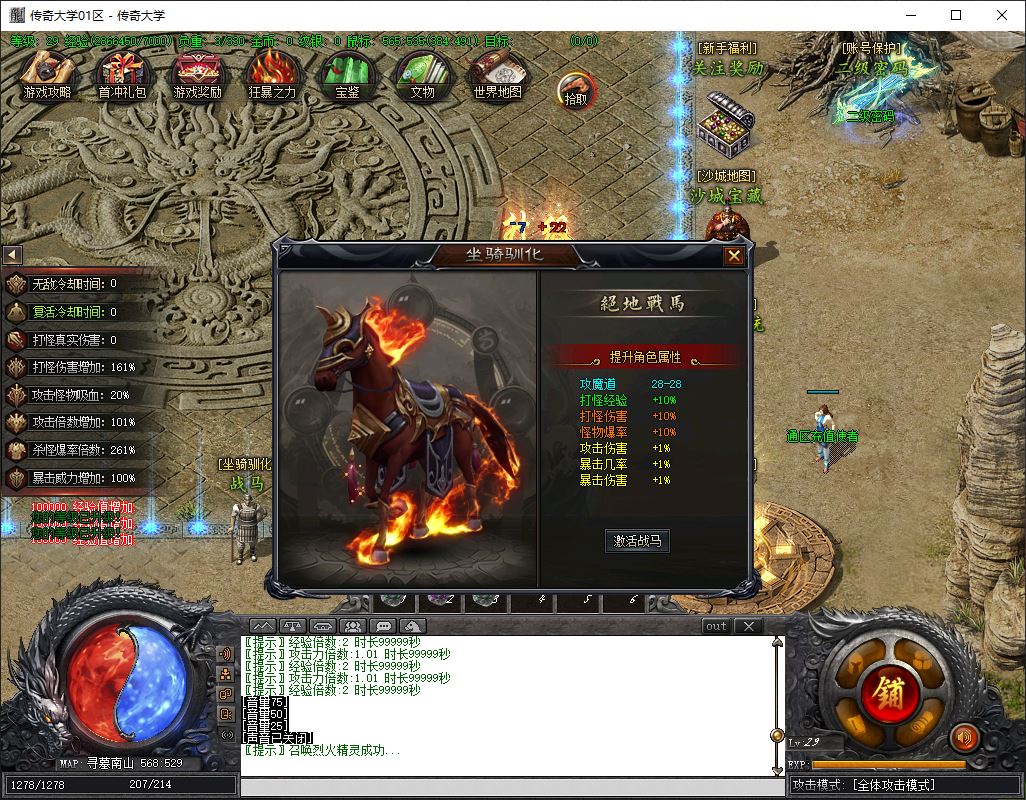The height and width of the screenshot is (800, 1026).
Task: Click the 激活战马 activate warhorse button
Action: (637, 541)
